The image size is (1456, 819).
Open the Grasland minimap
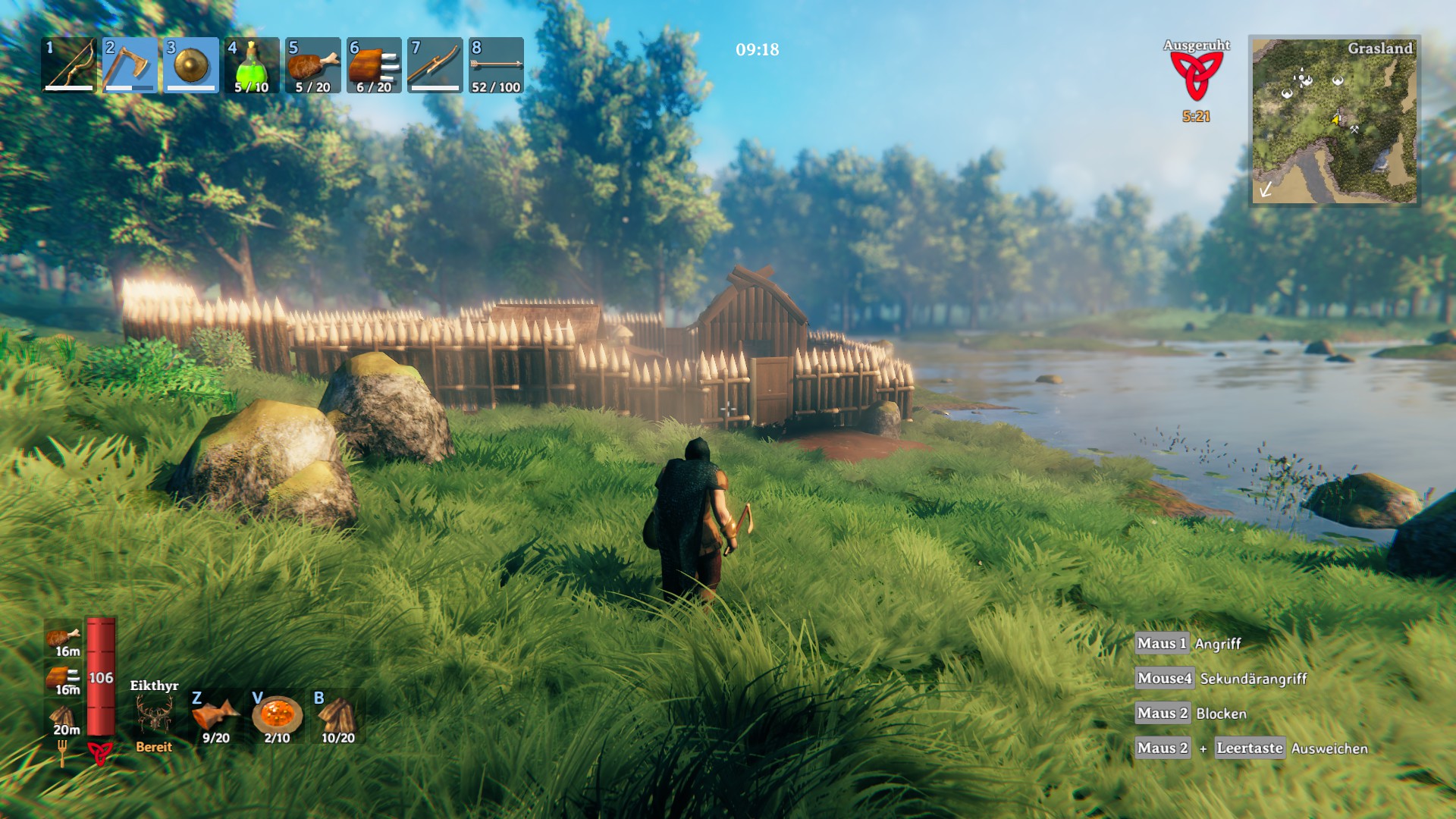1335,121
